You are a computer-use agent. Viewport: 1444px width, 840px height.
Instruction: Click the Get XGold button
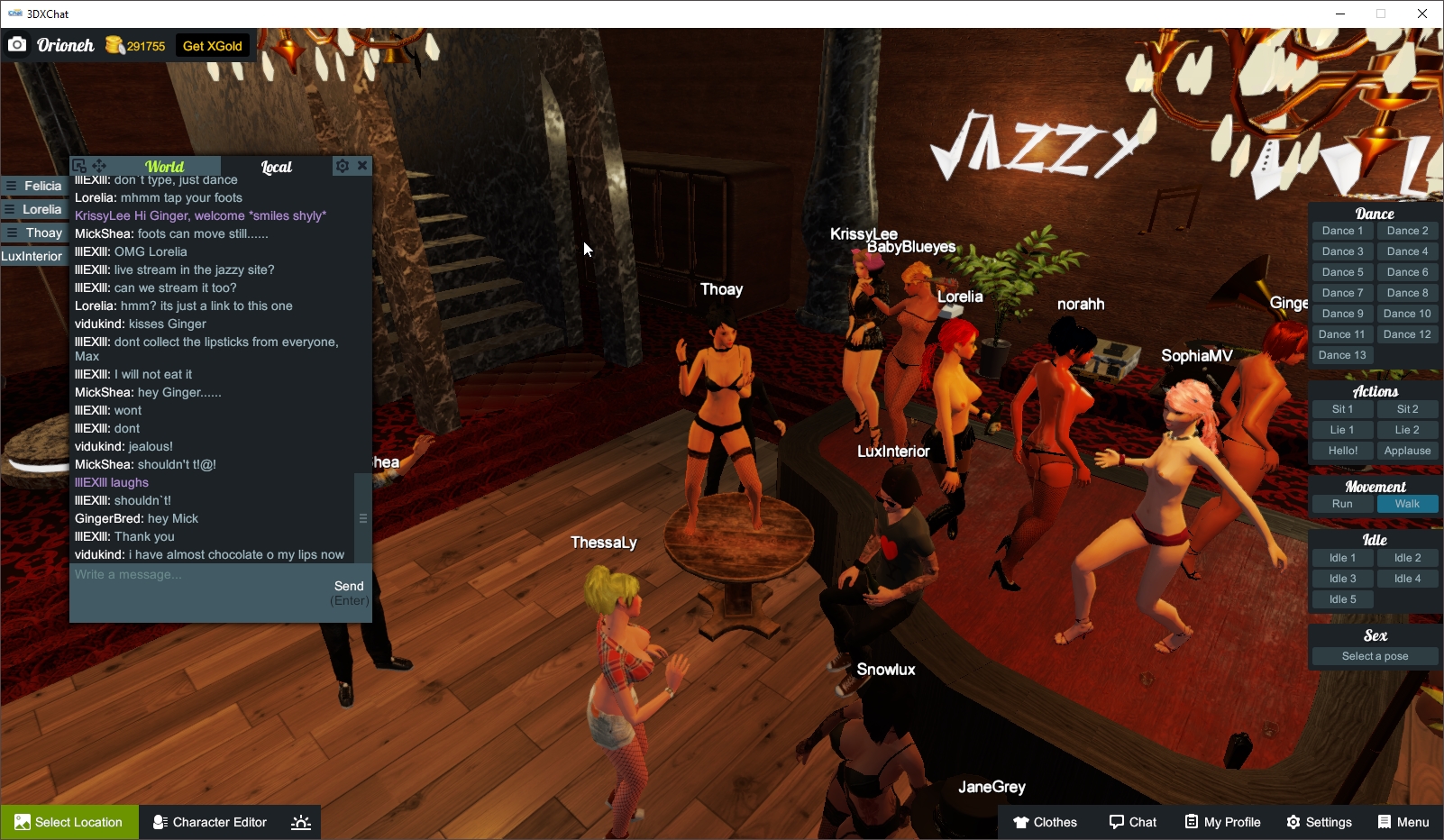212,44
